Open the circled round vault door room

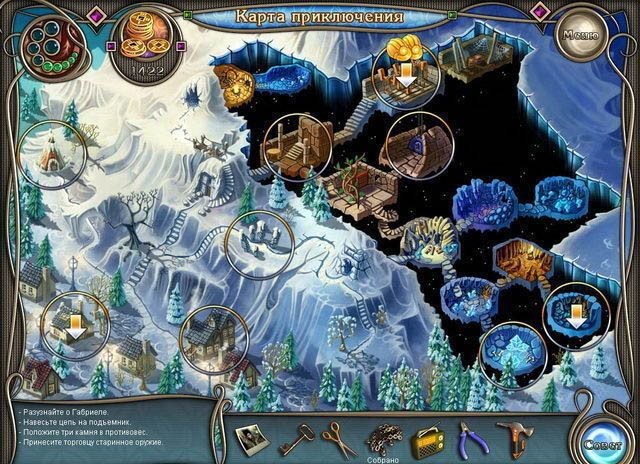point(413,142)
